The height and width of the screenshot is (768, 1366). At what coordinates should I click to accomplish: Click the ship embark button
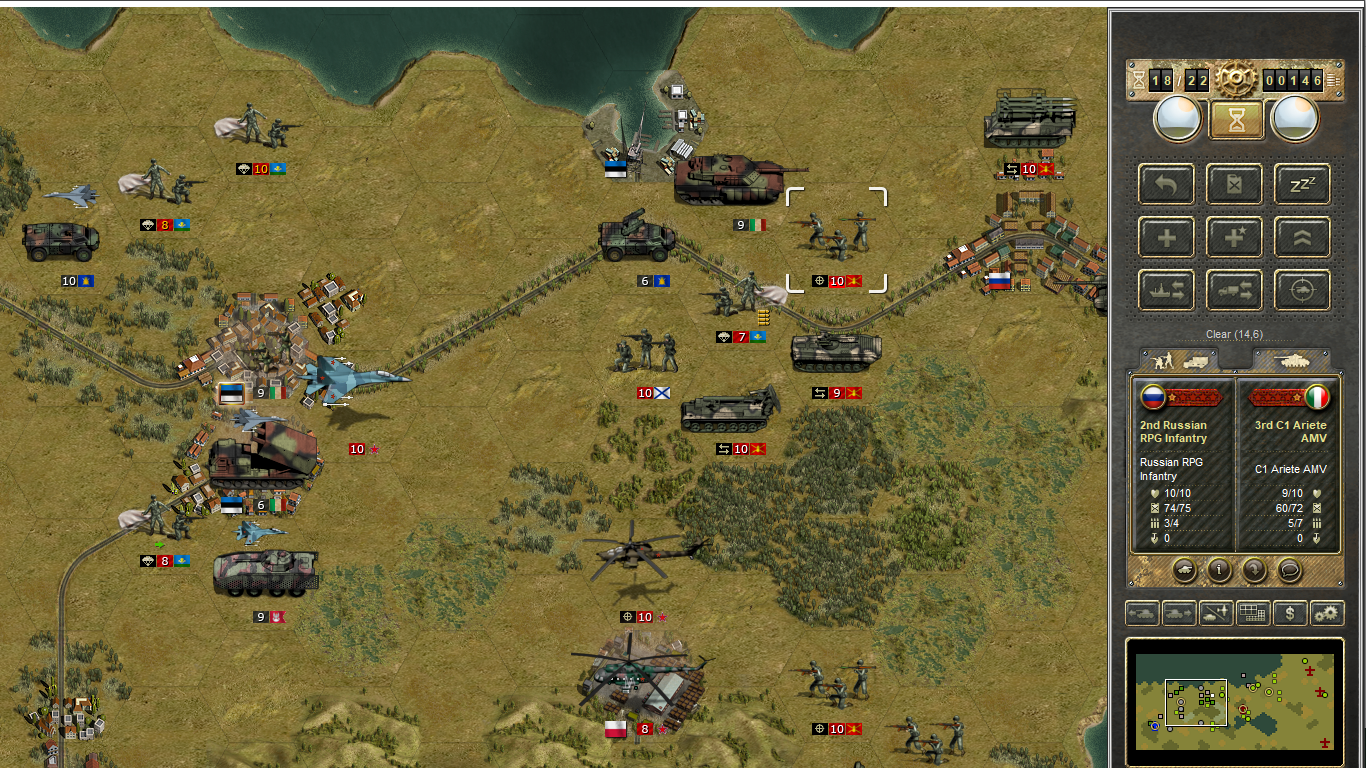(1166, 291)
